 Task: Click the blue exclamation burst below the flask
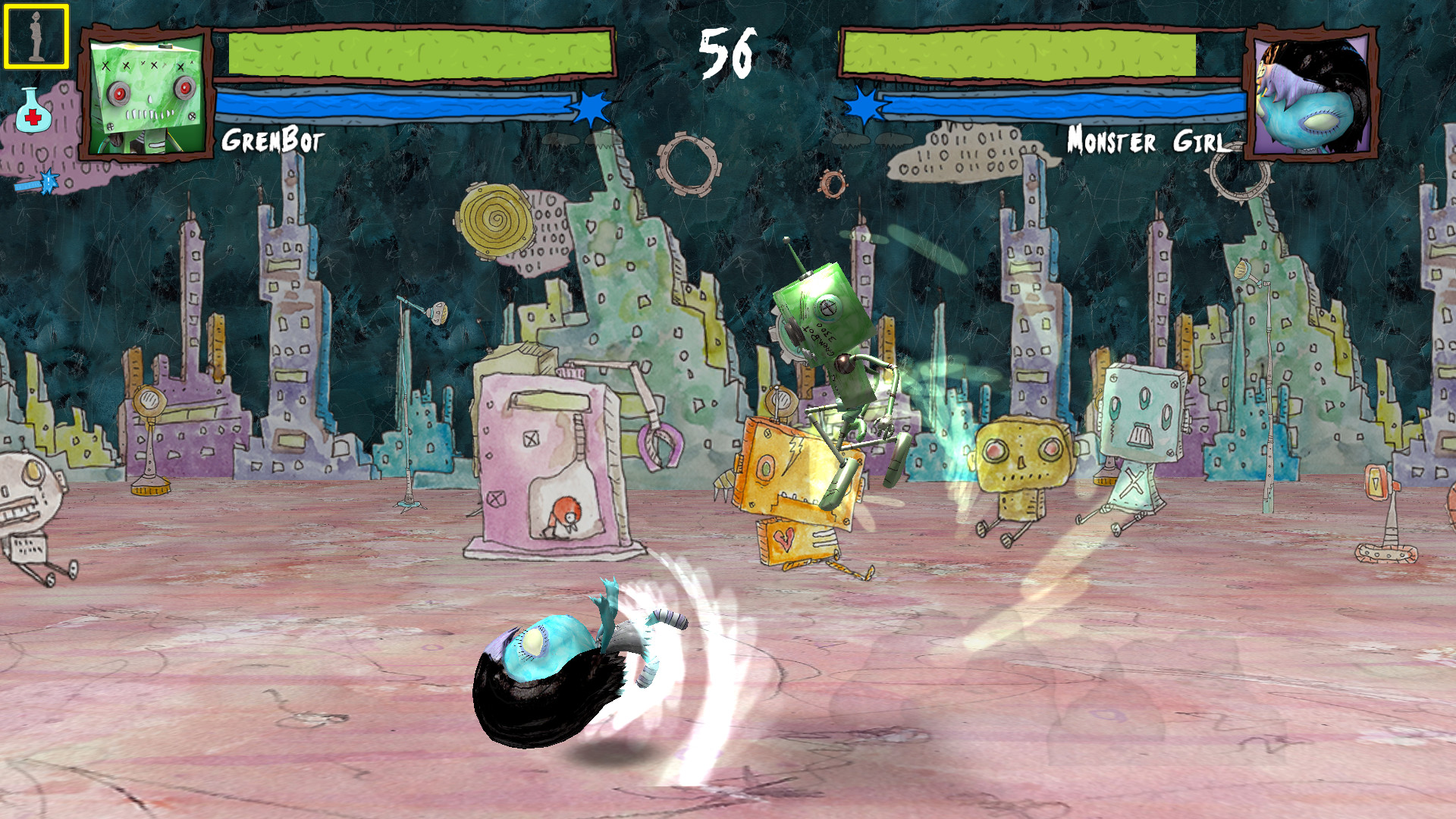(x=49, y=180)
